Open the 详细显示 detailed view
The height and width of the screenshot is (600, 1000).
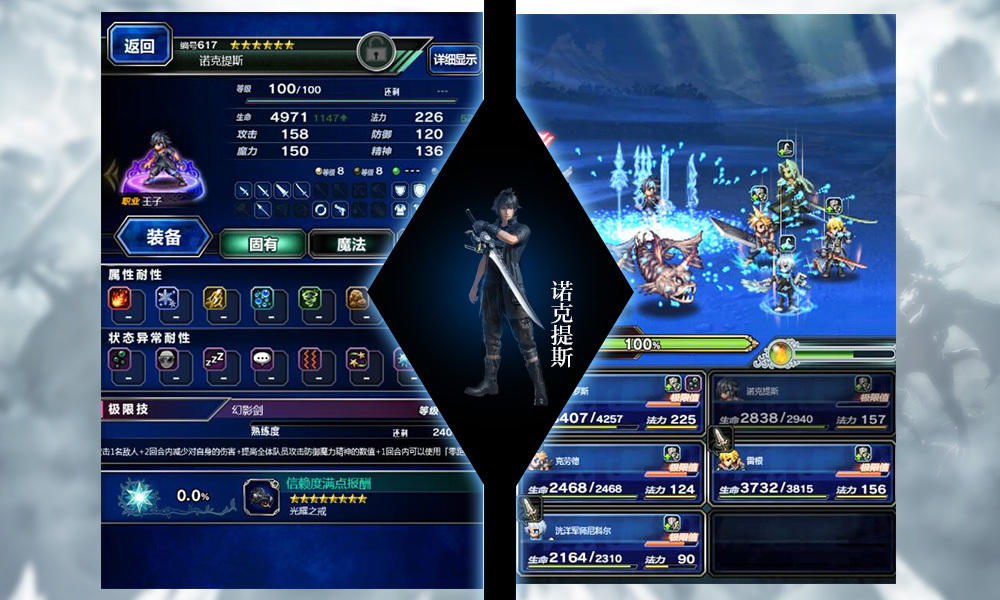455,59
